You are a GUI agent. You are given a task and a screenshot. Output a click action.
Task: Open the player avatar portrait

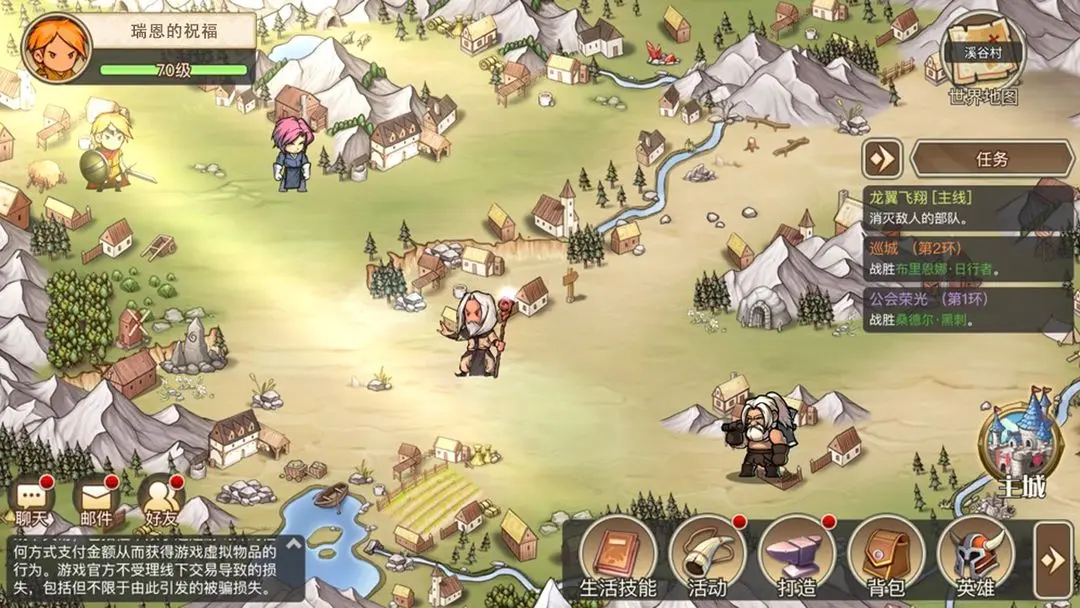tap(57, 48)
